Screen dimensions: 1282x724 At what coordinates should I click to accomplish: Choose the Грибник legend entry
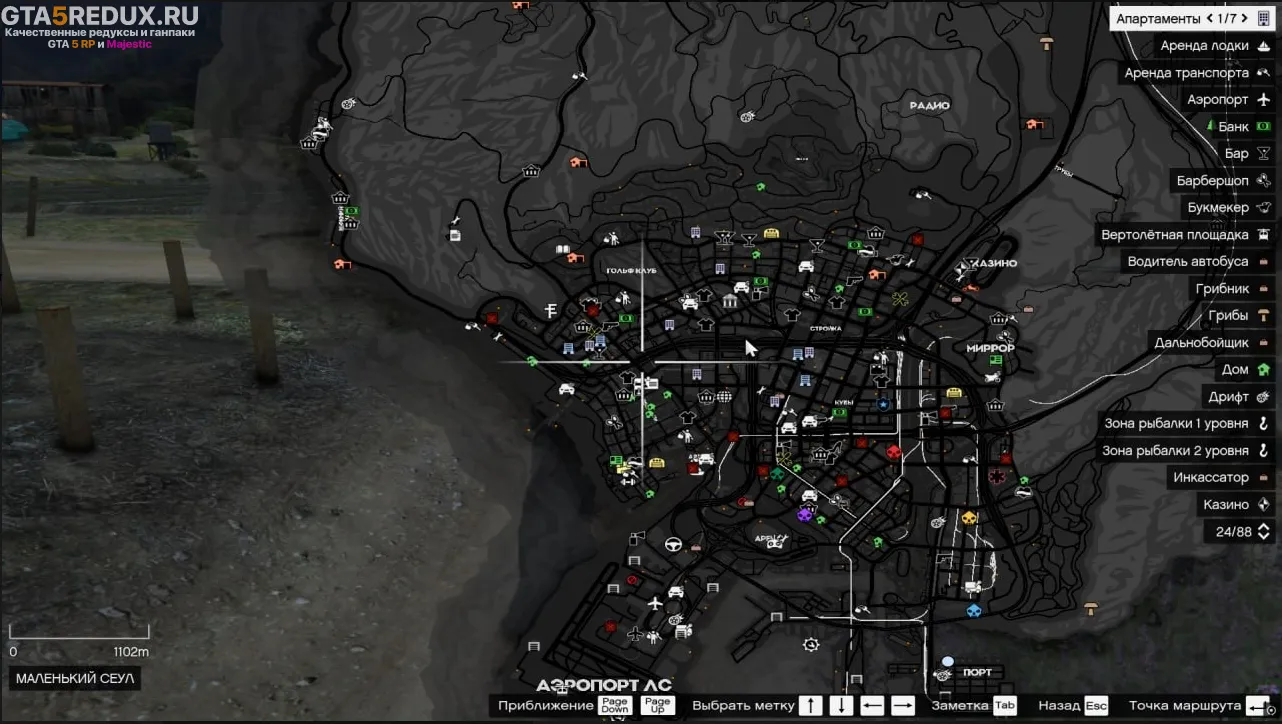[1222, 289]
